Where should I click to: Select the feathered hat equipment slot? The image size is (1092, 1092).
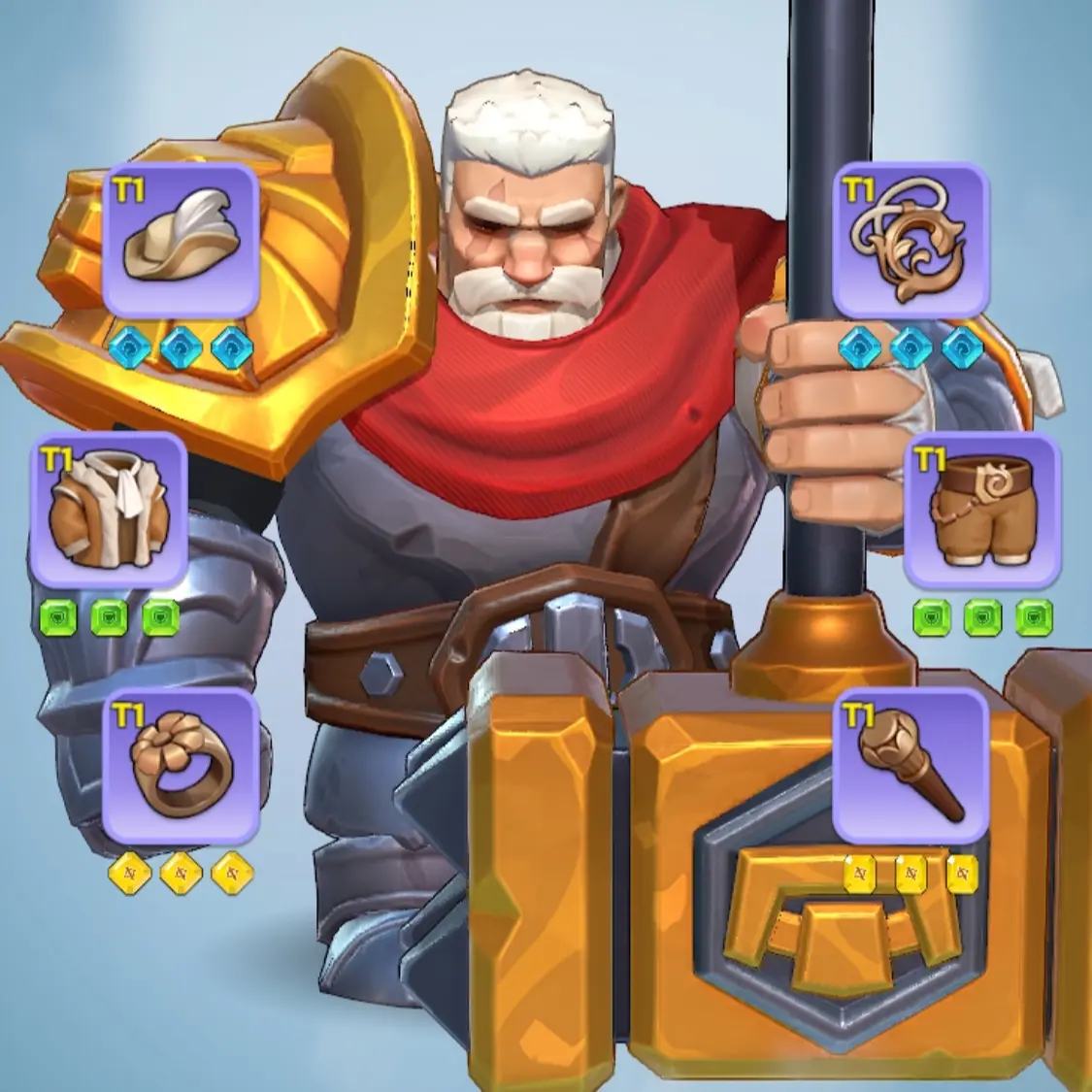tap(180, 242)
